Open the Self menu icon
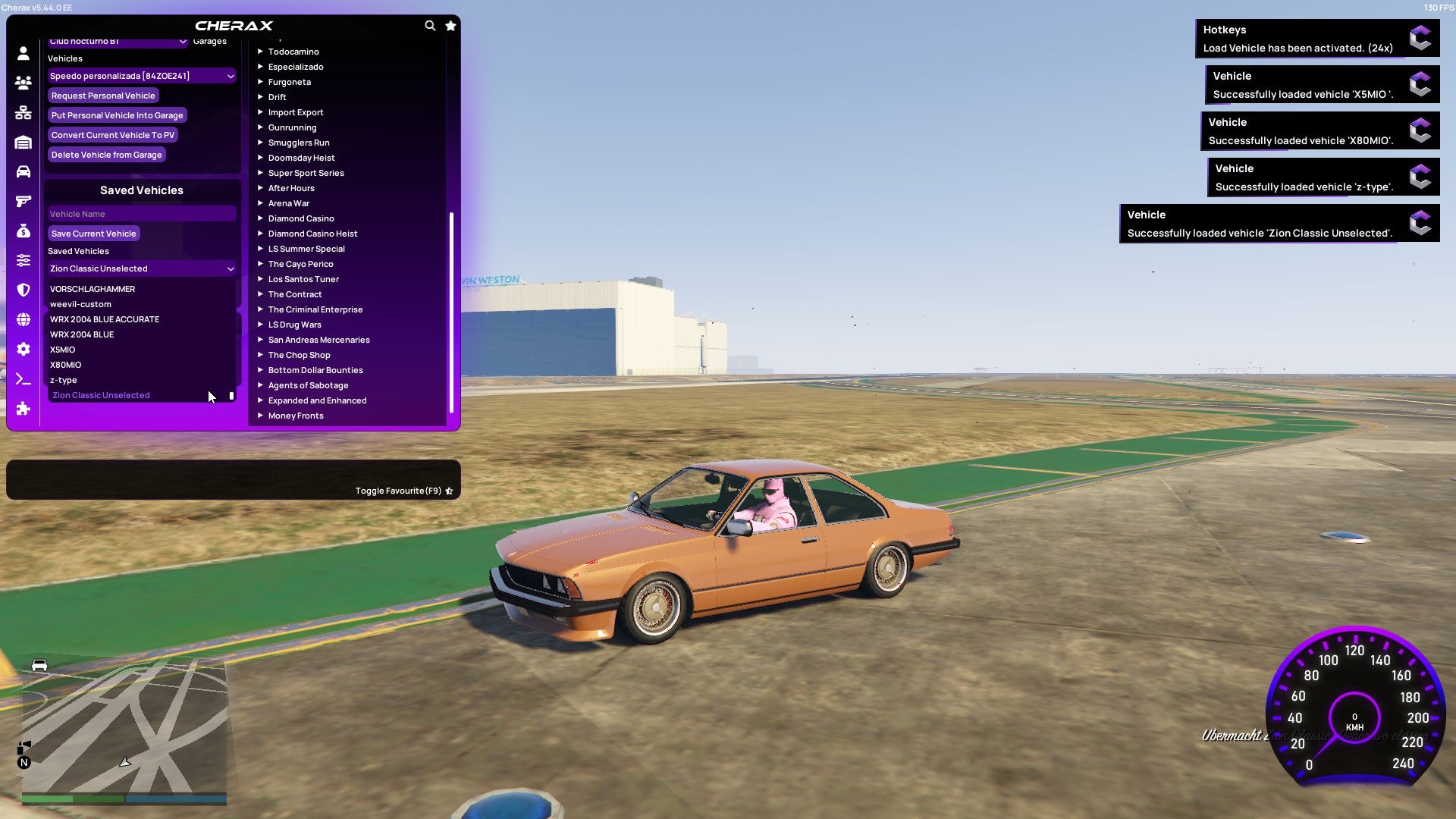 (x=23, y=53)
